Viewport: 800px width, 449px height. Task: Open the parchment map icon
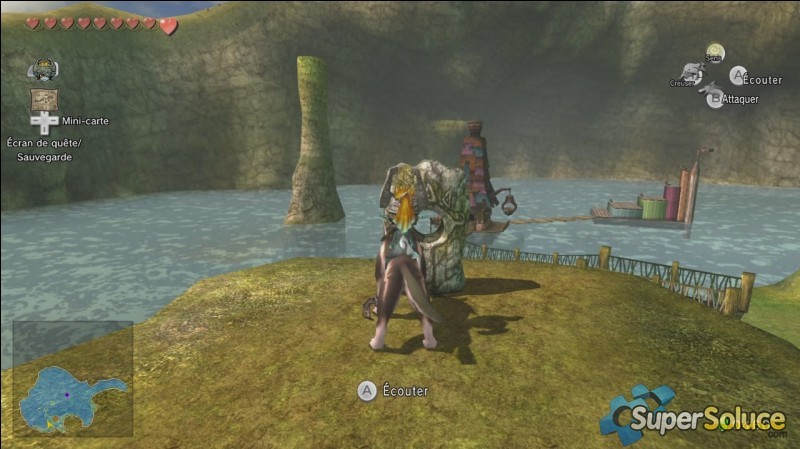43,99
